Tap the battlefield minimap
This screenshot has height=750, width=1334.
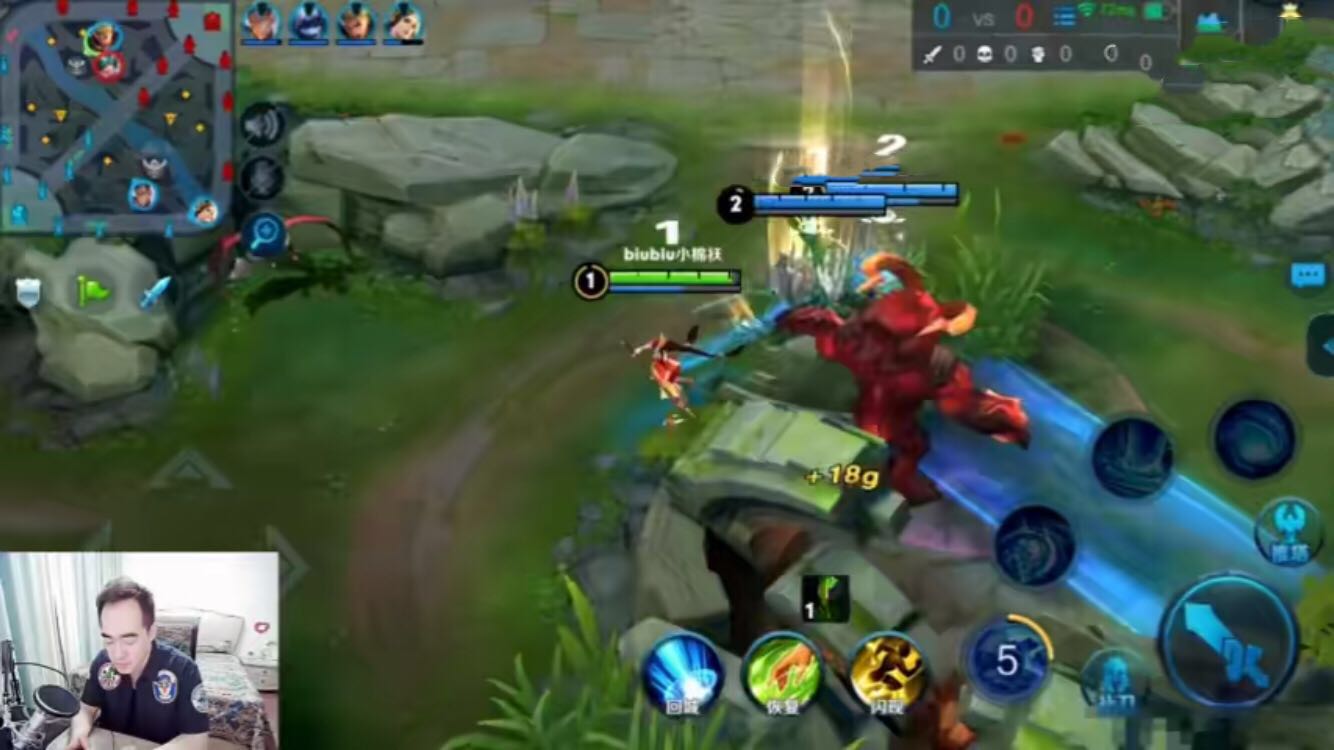[116, 117]
